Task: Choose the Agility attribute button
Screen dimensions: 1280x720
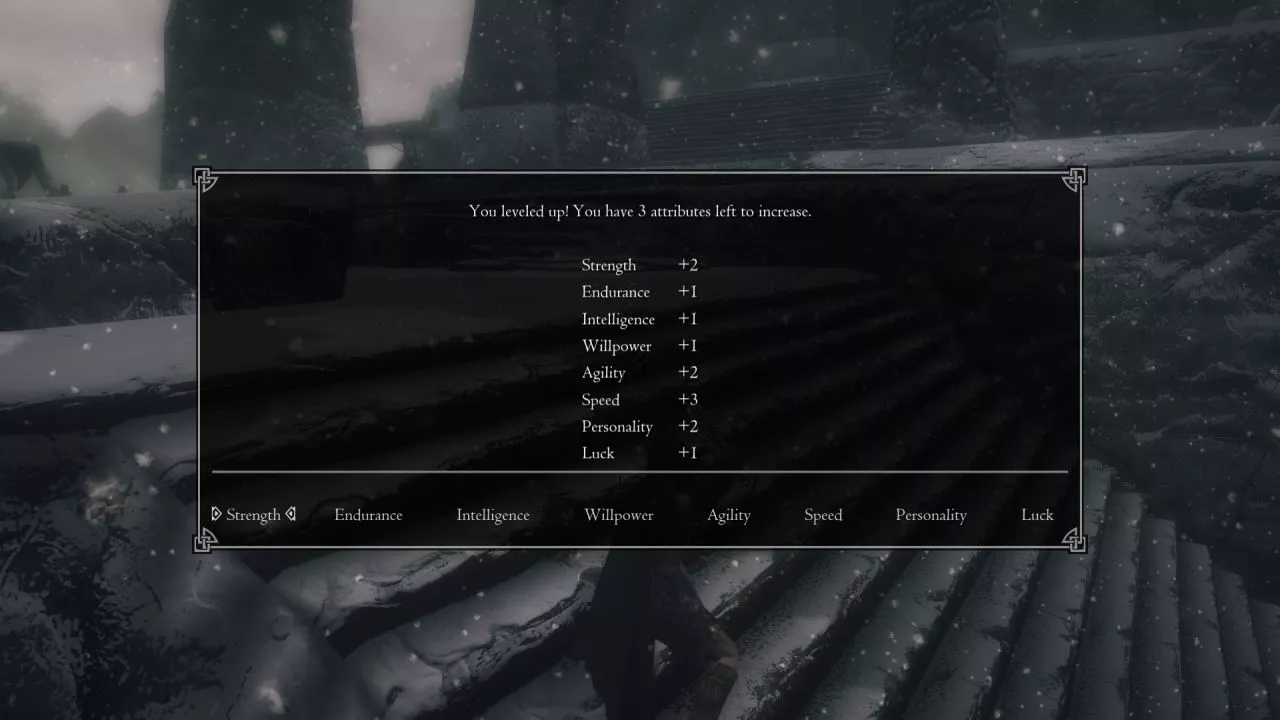Action: [729, 515]
